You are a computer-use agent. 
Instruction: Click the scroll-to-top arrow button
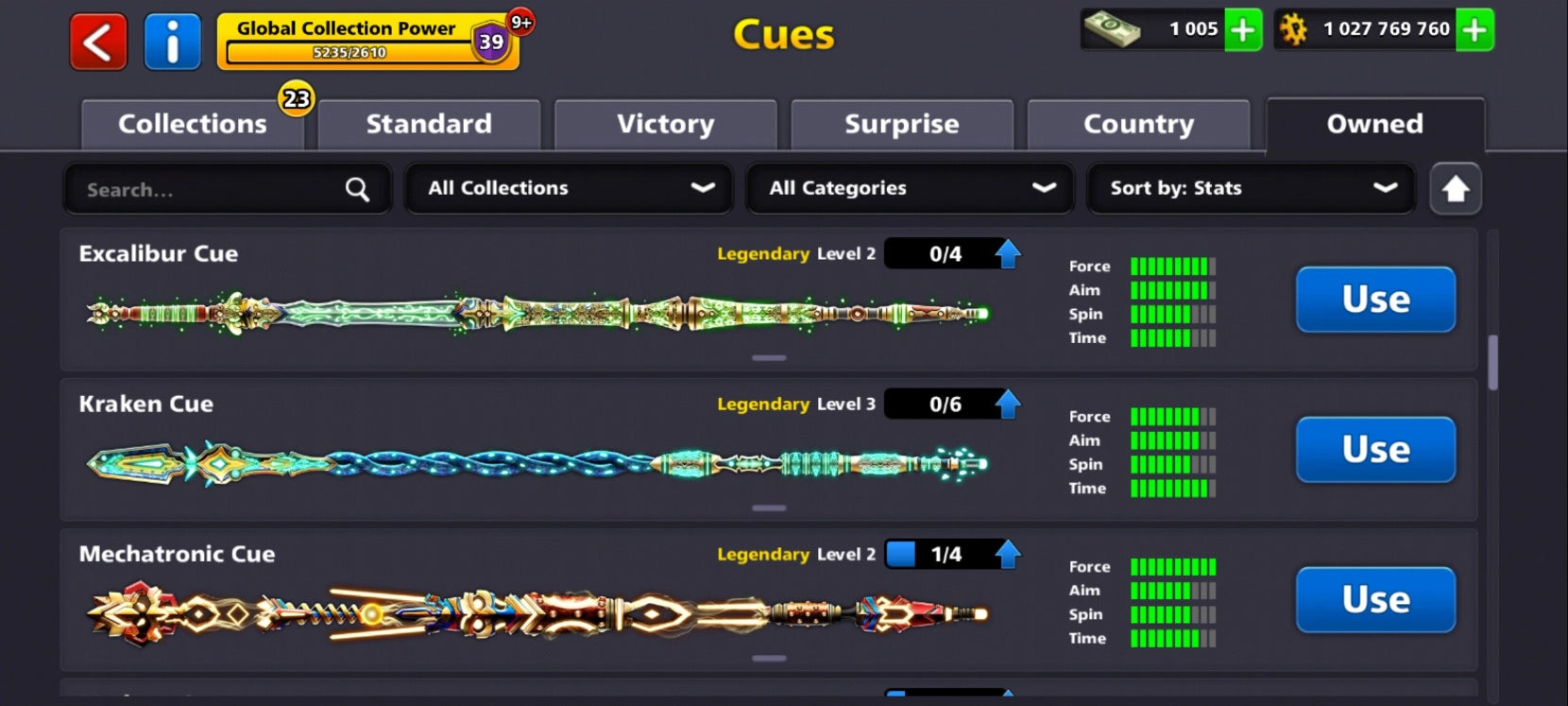(x=1455, y=188)
